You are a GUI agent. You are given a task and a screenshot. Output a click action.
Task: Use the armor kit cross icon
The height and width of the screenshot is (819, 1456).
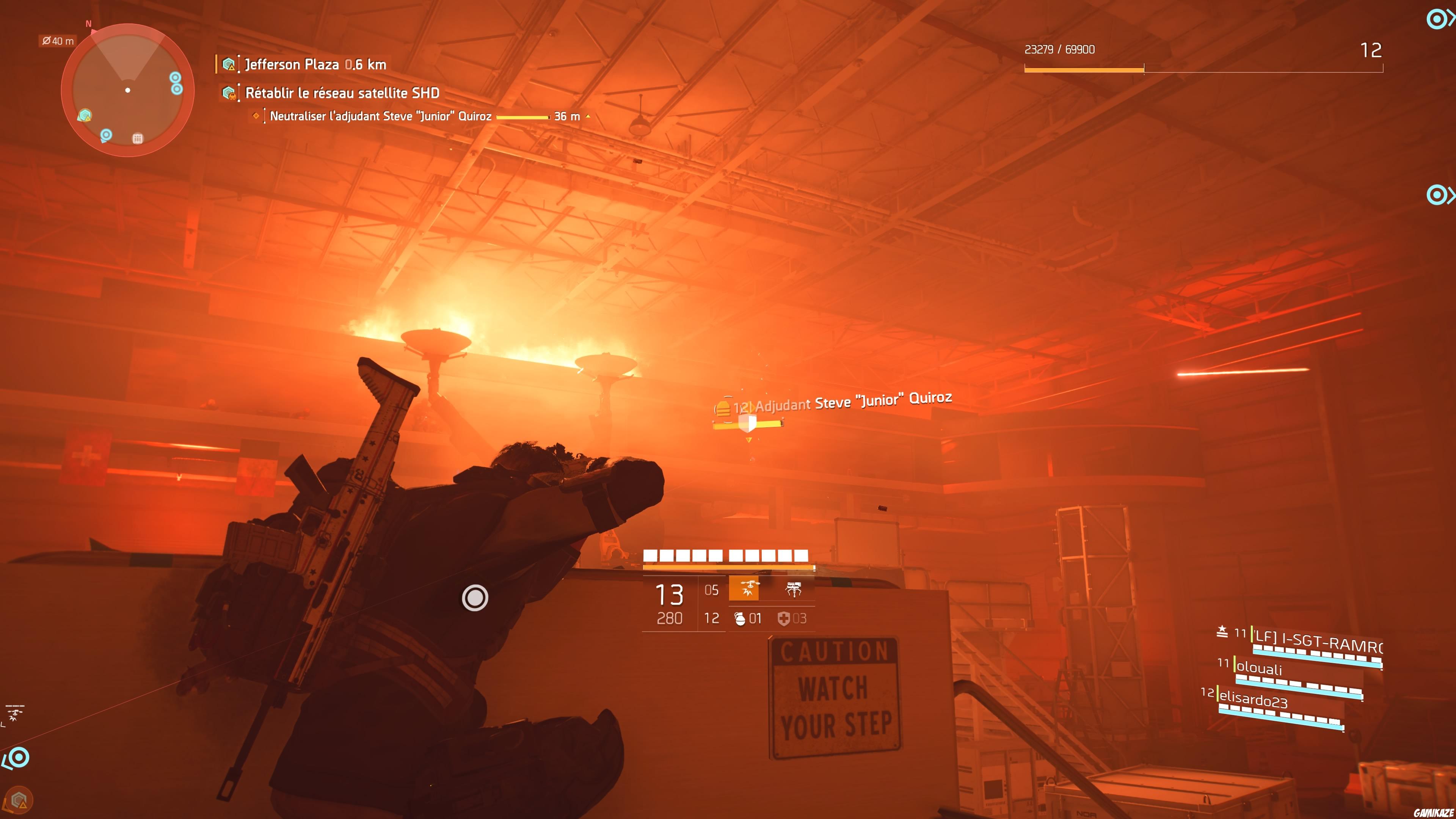tap(786, 618)
